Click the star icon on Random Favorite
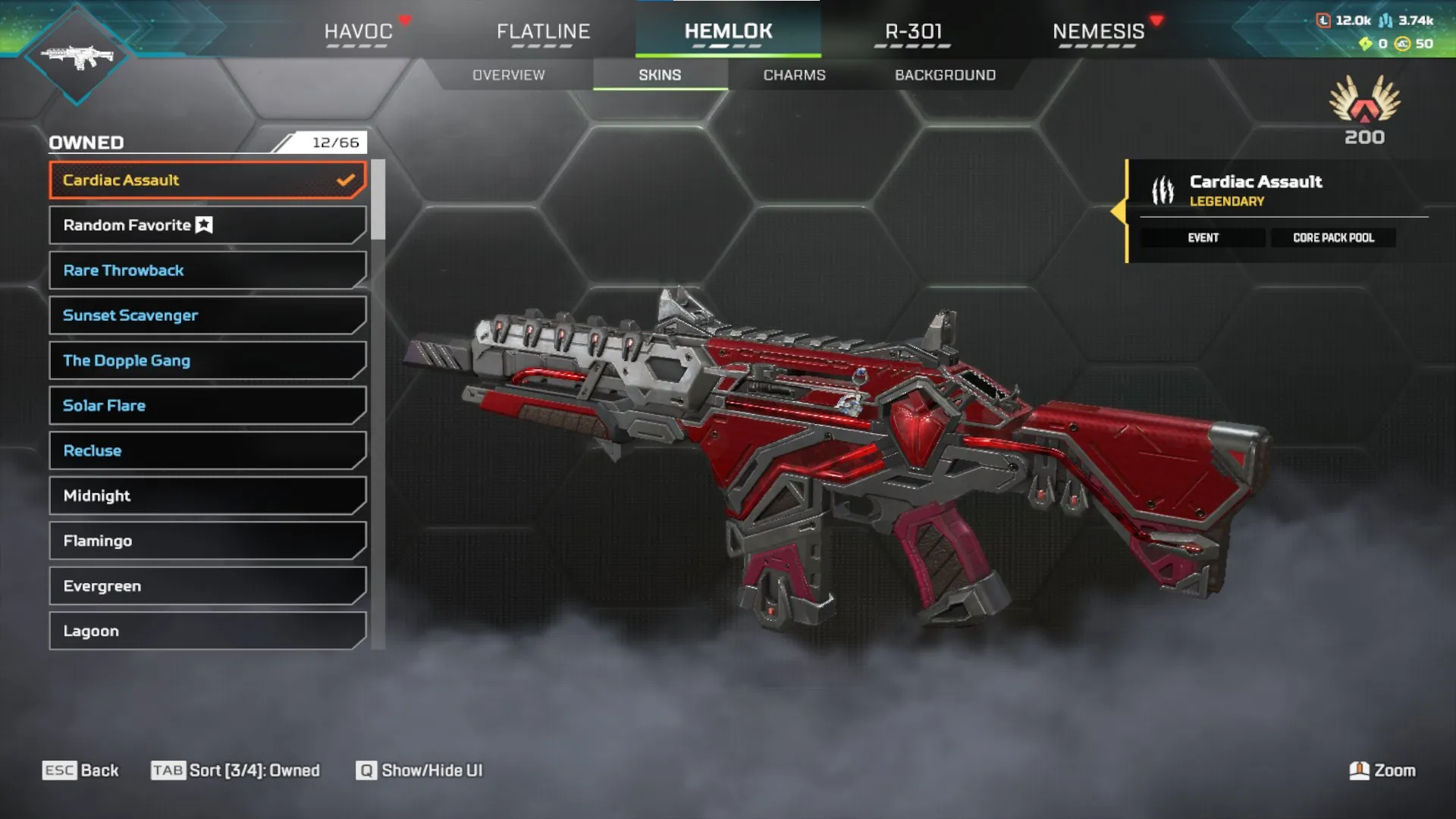This screenshot has width=1456, height=819. tap(202, 224)
